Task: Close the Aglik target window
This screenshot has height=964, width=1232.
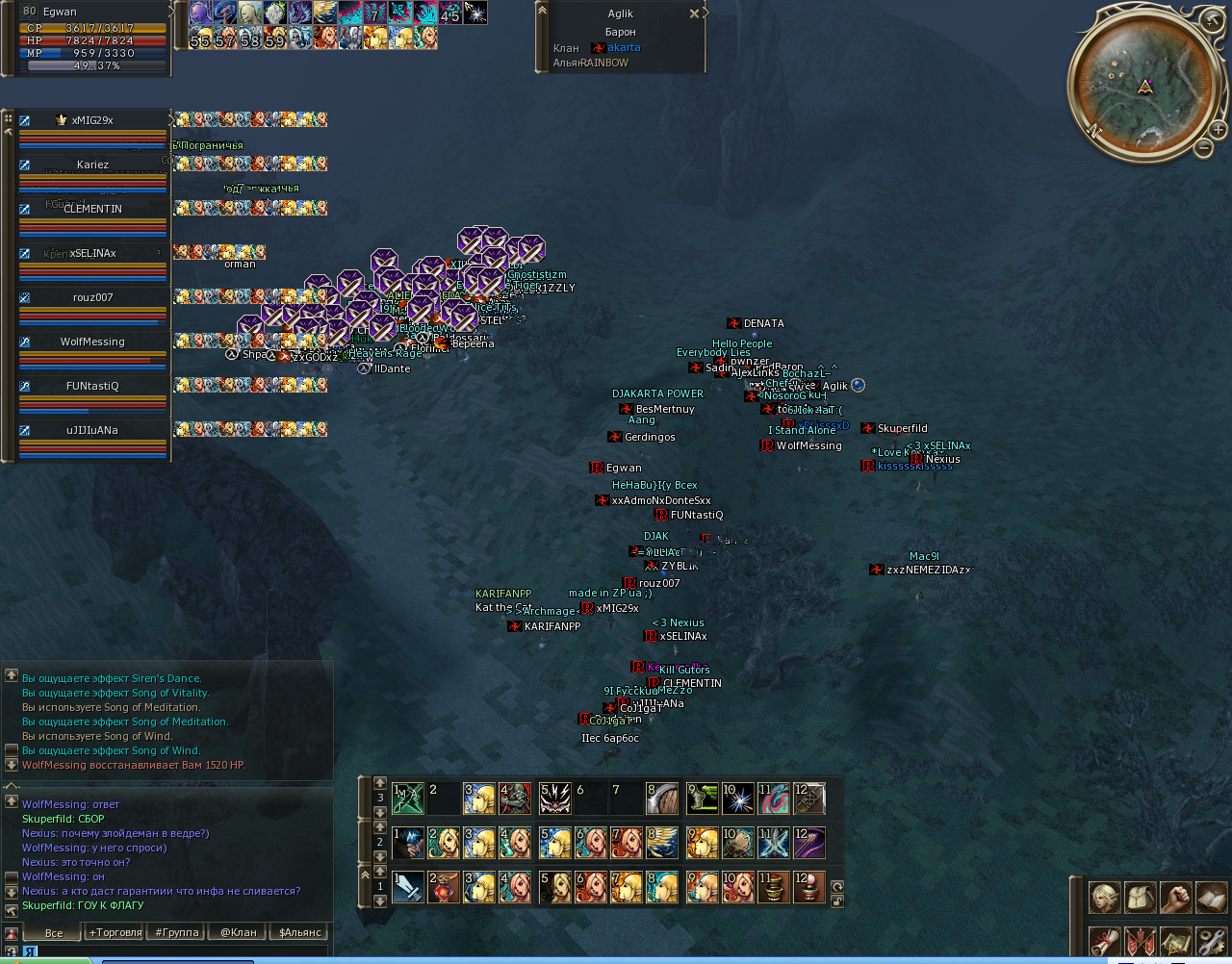Action: coord(694,13)
